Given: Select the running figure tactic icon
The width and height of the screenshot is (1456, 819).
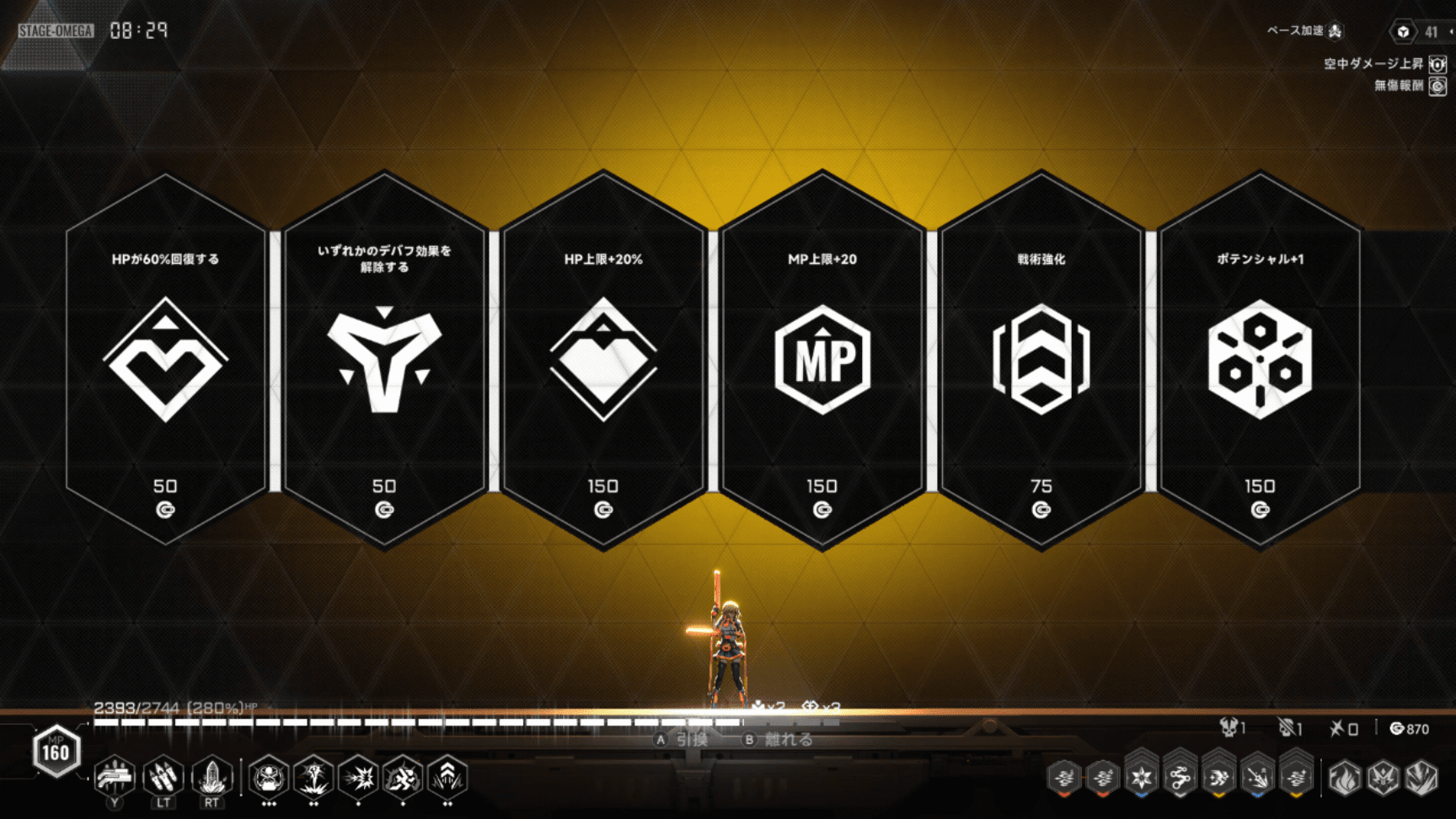Looking at the screenshot, I should point(403,777).
